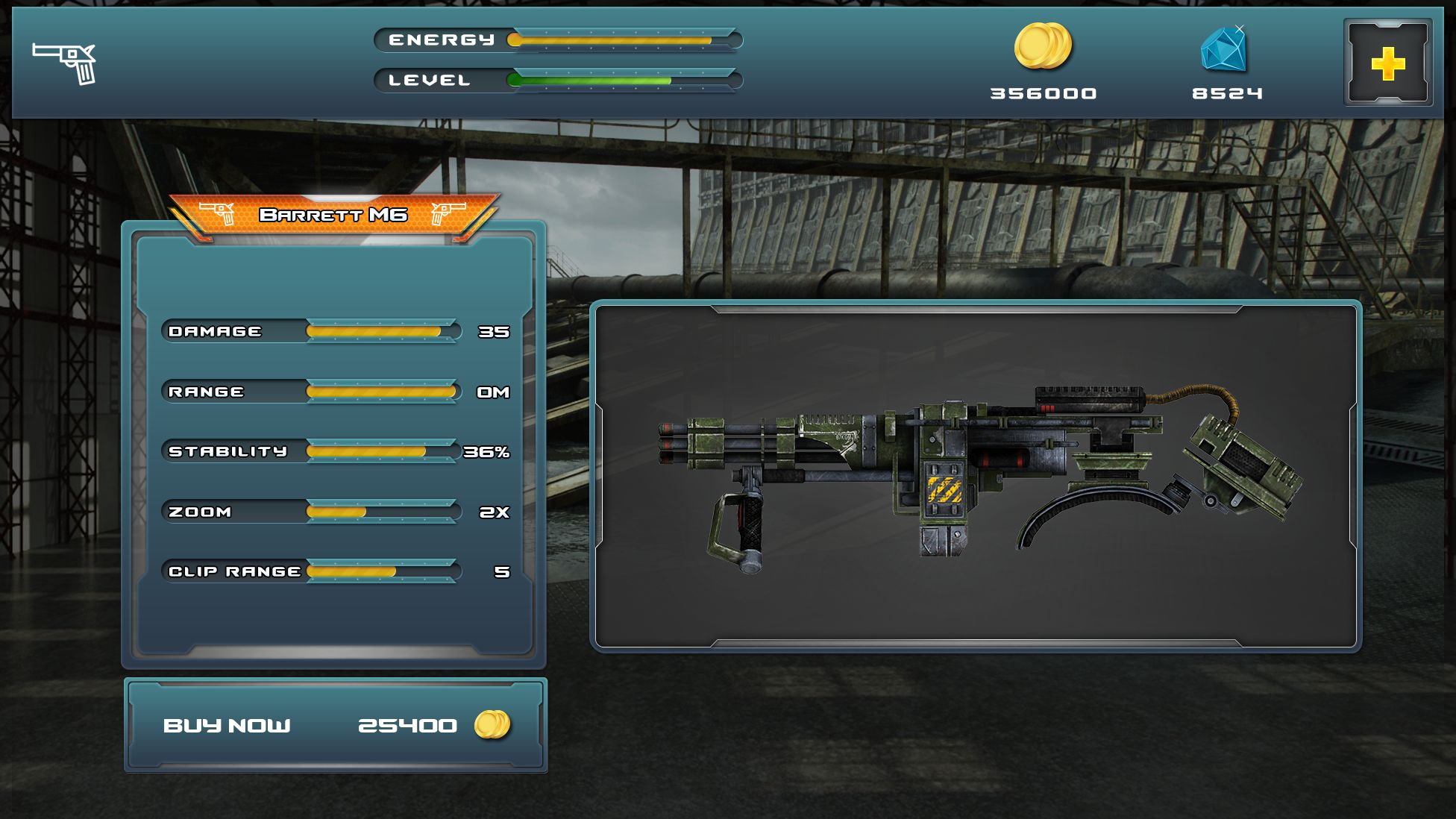
Task: Tap the blue diamond gem icon
Action: (1224, 48)
